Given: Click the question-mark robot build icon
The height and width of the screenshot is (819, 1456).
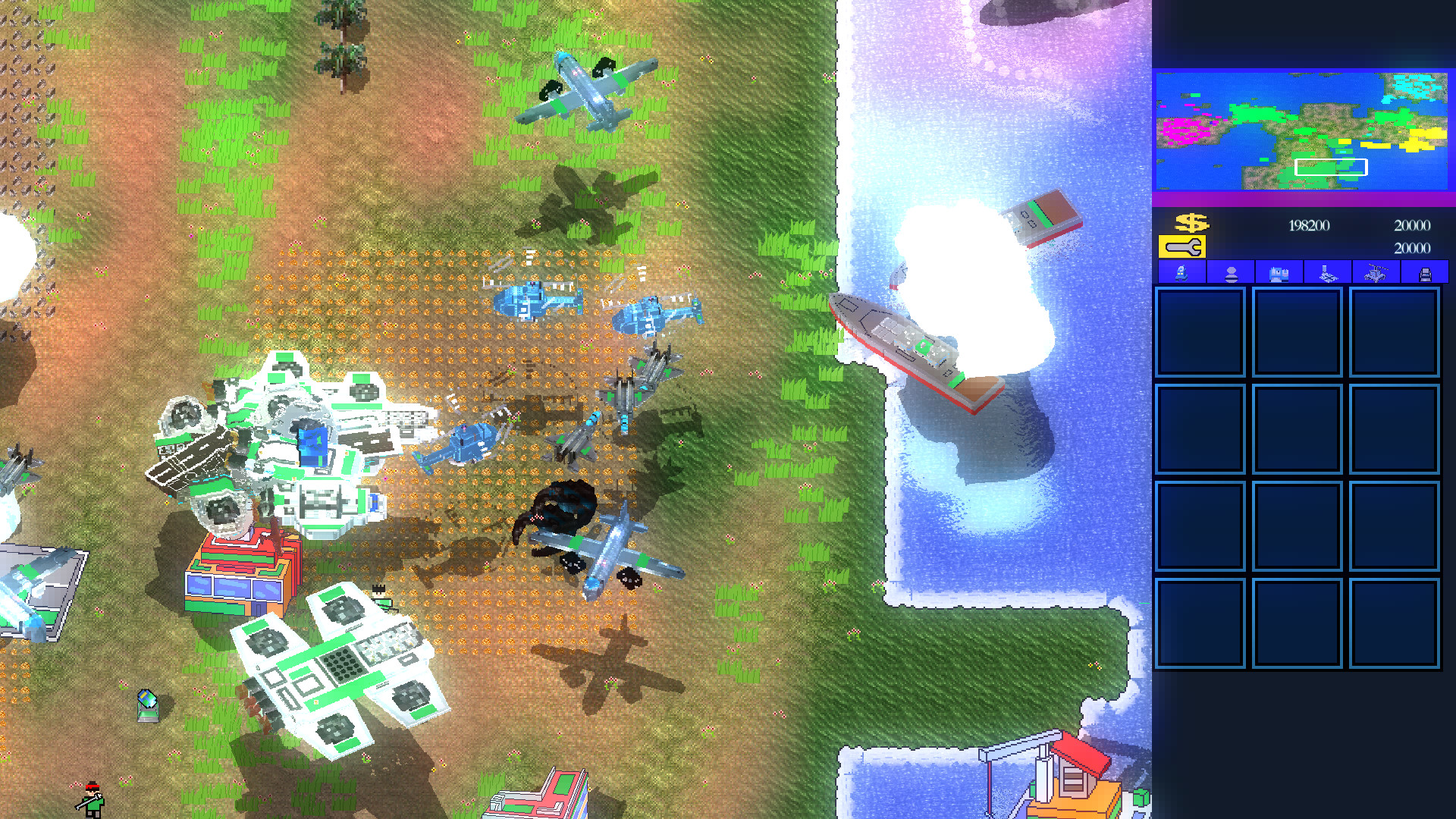Looking at the screenshot, I should click(x=1181, y=273).
